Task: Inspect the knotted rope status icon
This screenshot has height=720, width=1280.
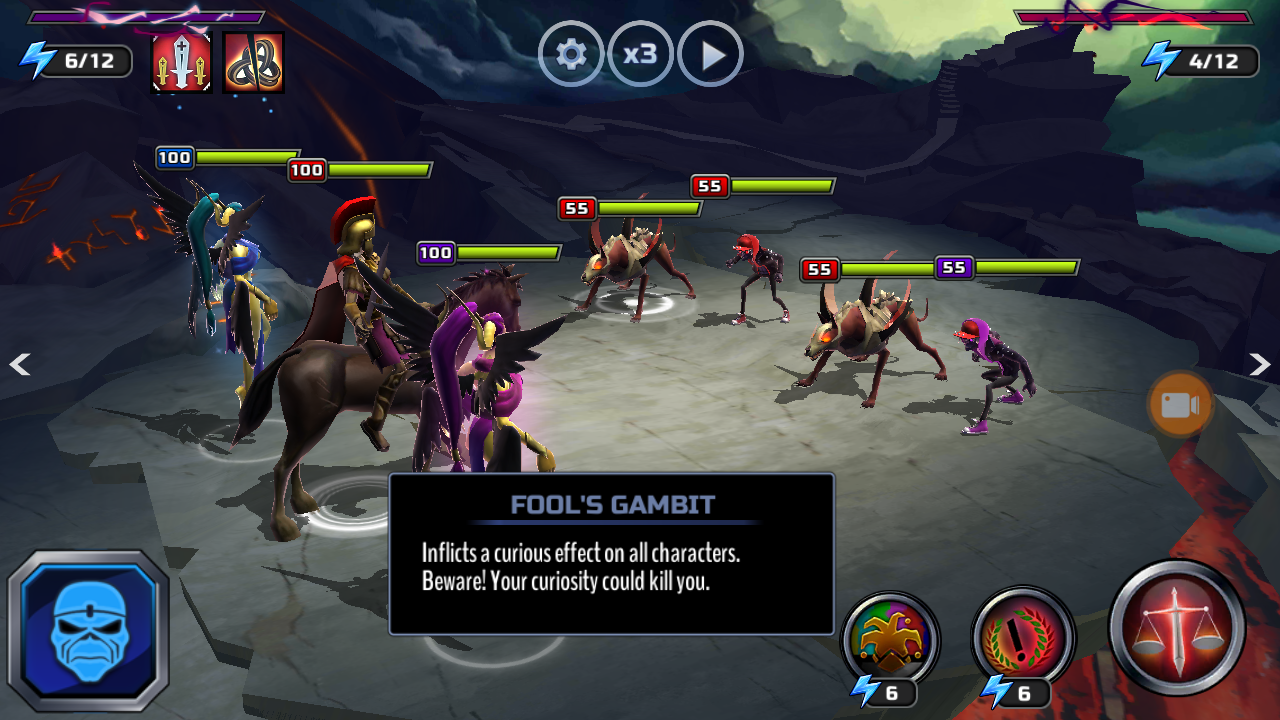Action: tap(253, 62)
